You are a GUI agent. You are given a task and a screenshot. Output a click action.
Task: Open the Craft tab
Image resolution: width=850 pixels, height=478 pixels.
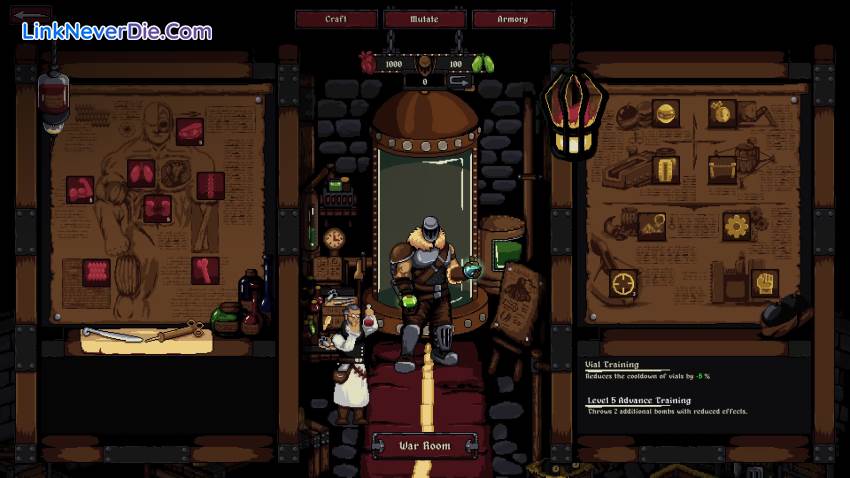(336, 19)
